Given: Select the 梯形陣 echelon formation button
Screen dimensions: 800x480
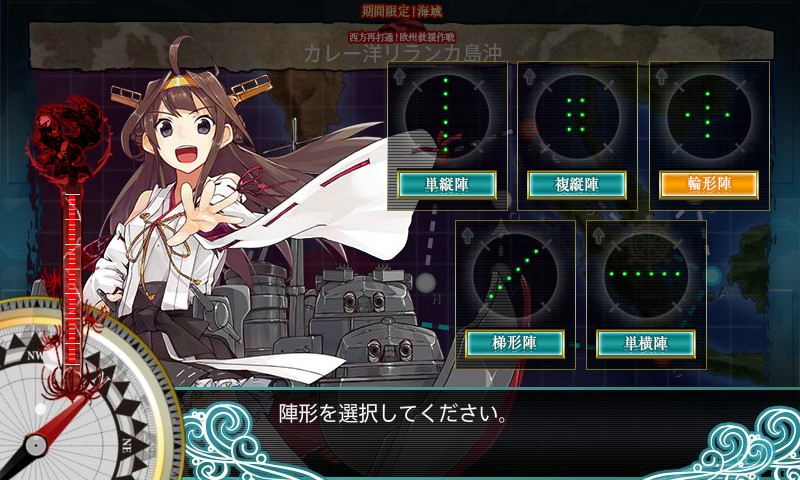Looking at the screenshot, I should click(515, 343).
